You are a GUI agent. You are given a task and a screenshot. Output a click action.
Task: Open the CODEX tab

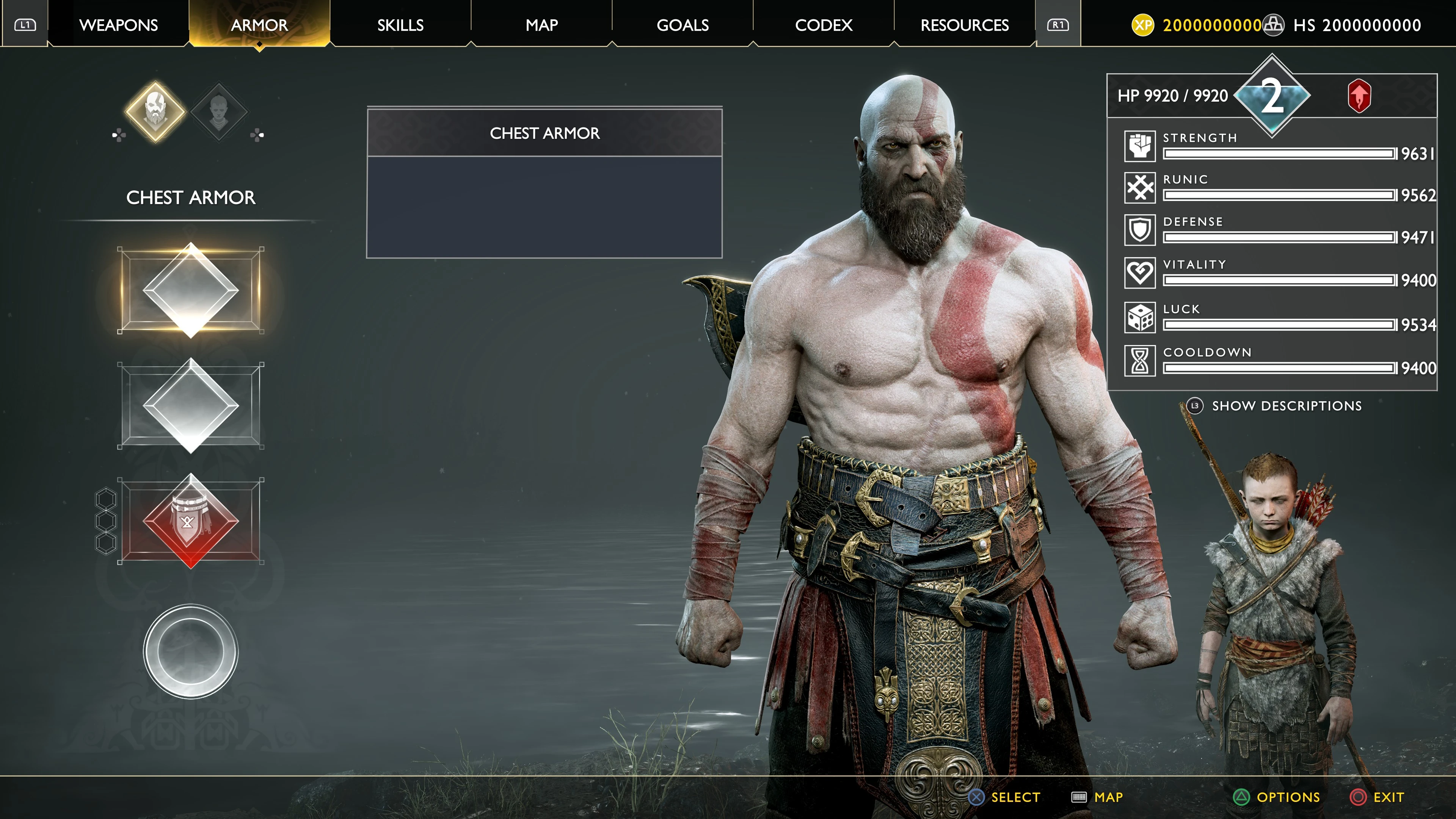point(824,25)
